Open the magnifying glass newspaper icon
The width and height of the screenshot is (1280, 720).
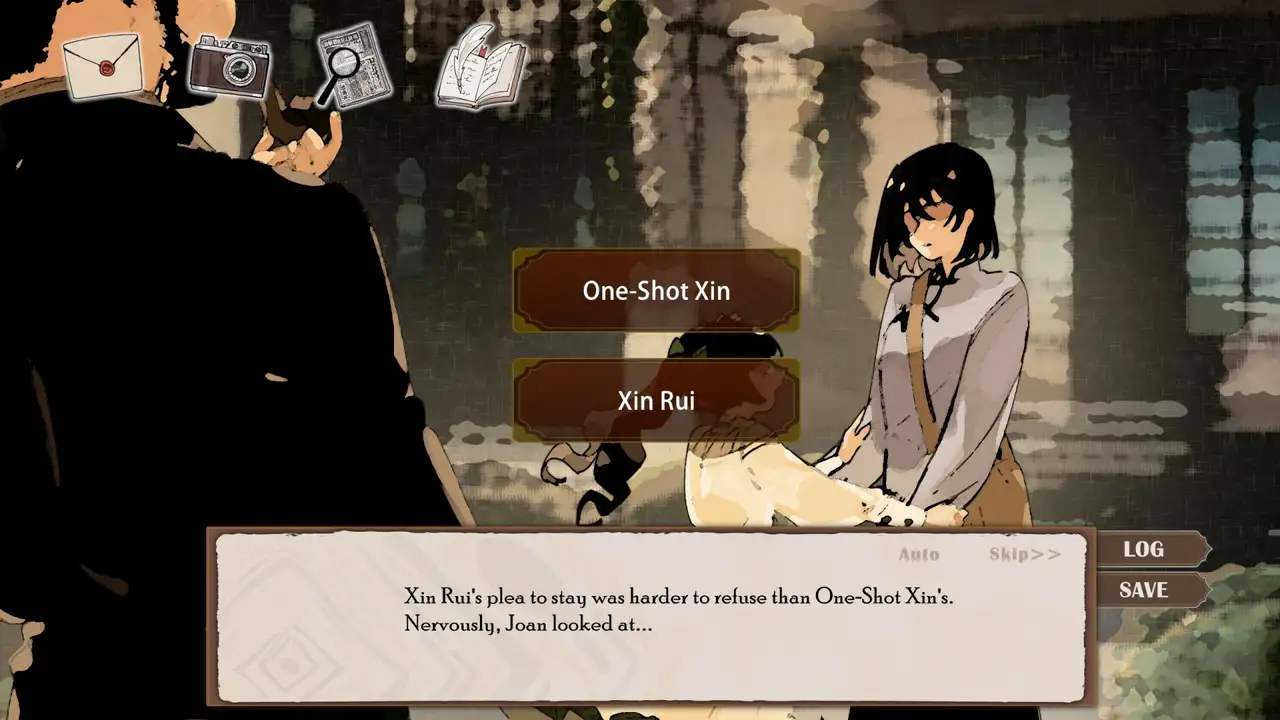tap(353, 66)
